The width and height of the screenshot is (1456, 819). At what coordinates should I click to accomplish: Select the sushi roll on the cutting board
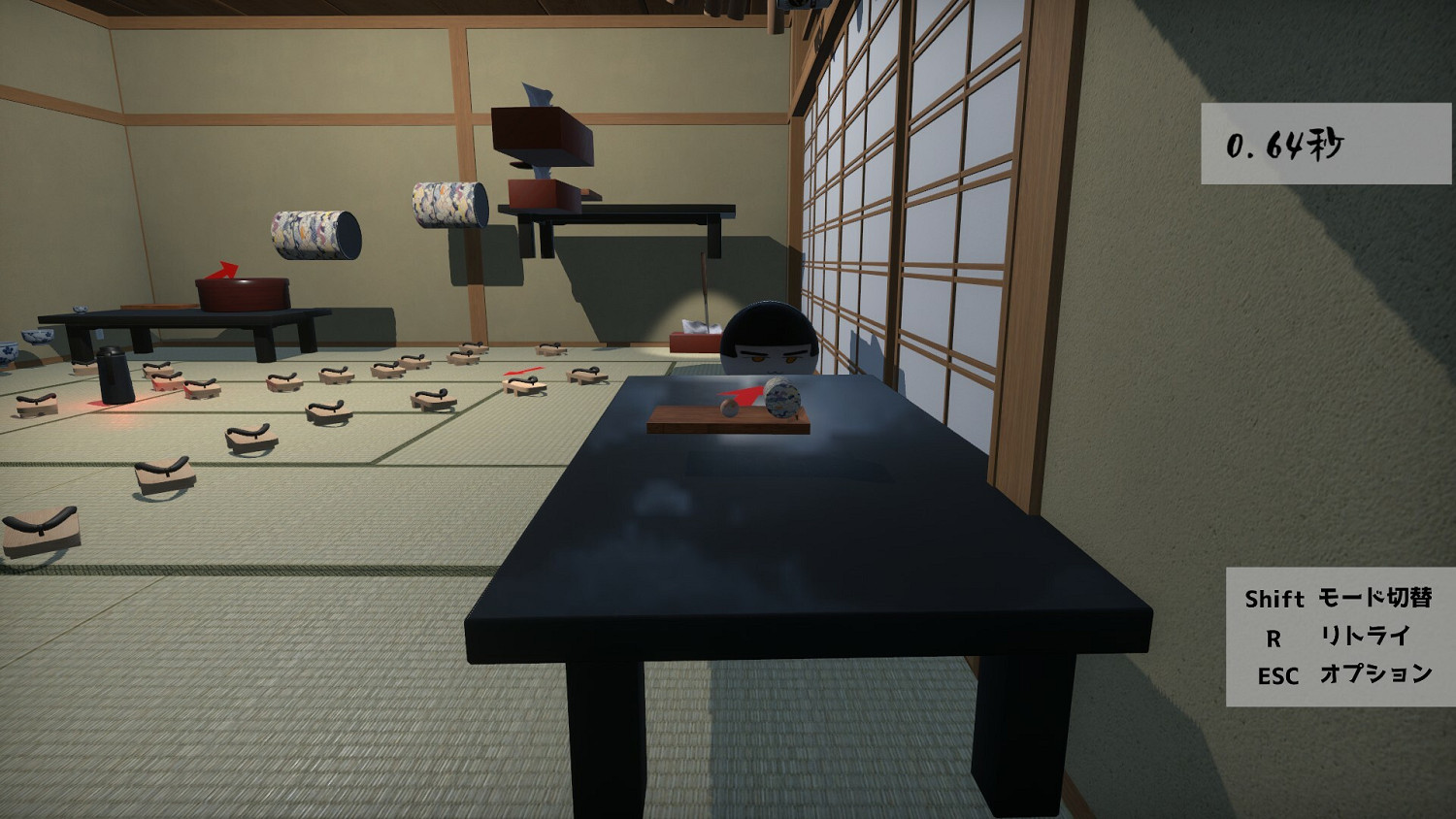782,400
